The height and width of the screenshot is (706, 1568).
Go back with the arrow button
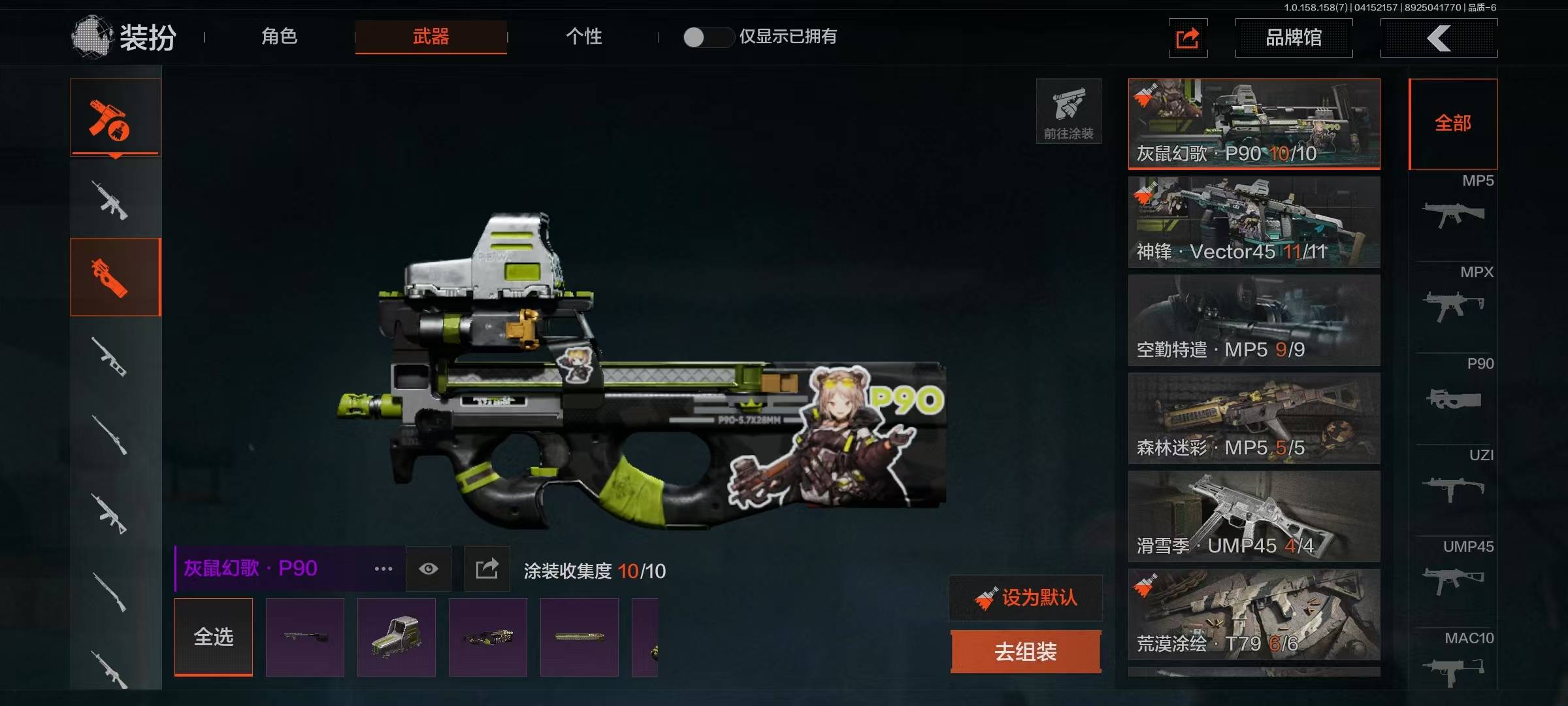(x=1439, y=38)
